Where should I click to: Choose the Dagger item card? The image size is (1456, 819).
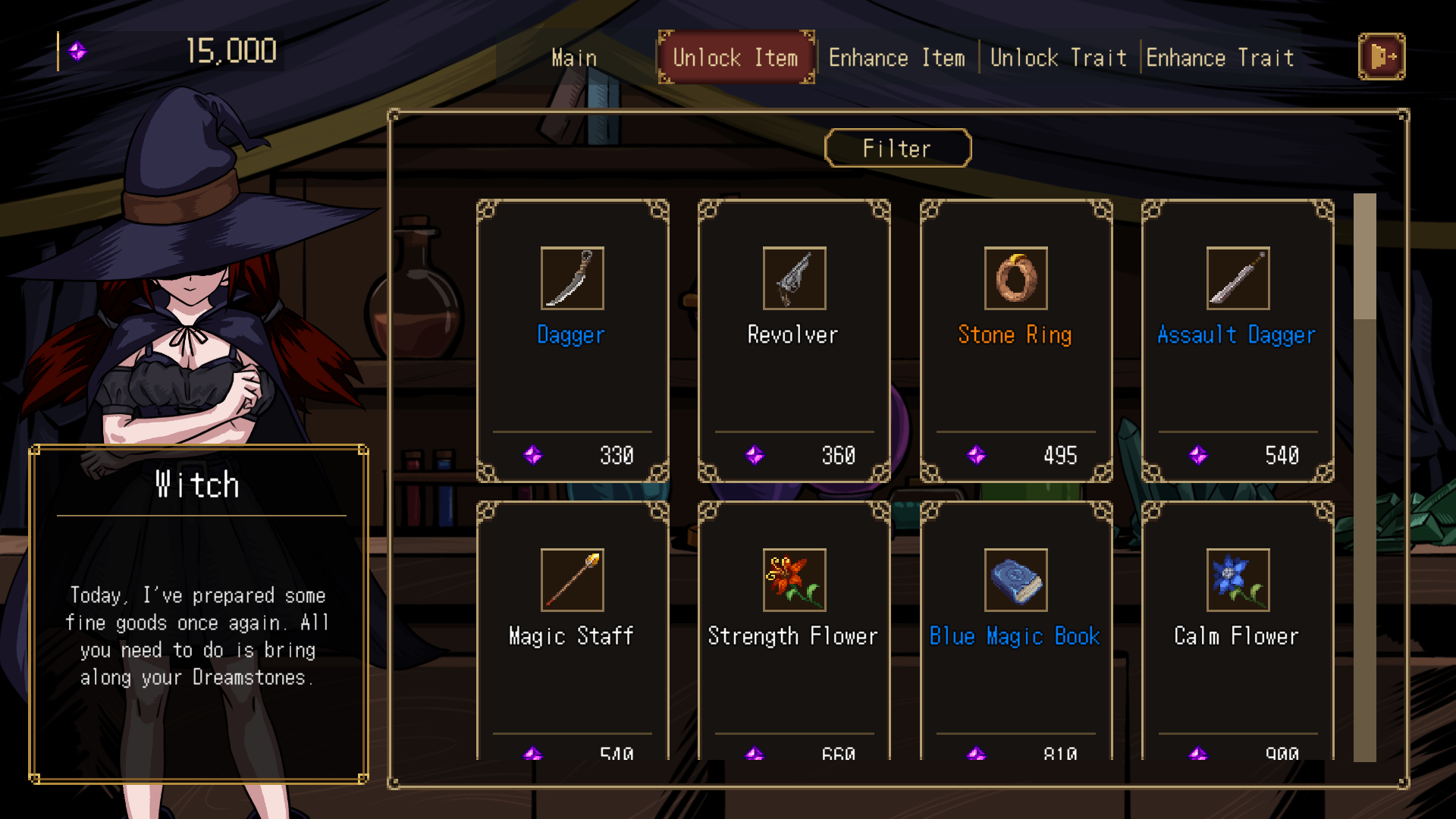click(x=573, y=340)
